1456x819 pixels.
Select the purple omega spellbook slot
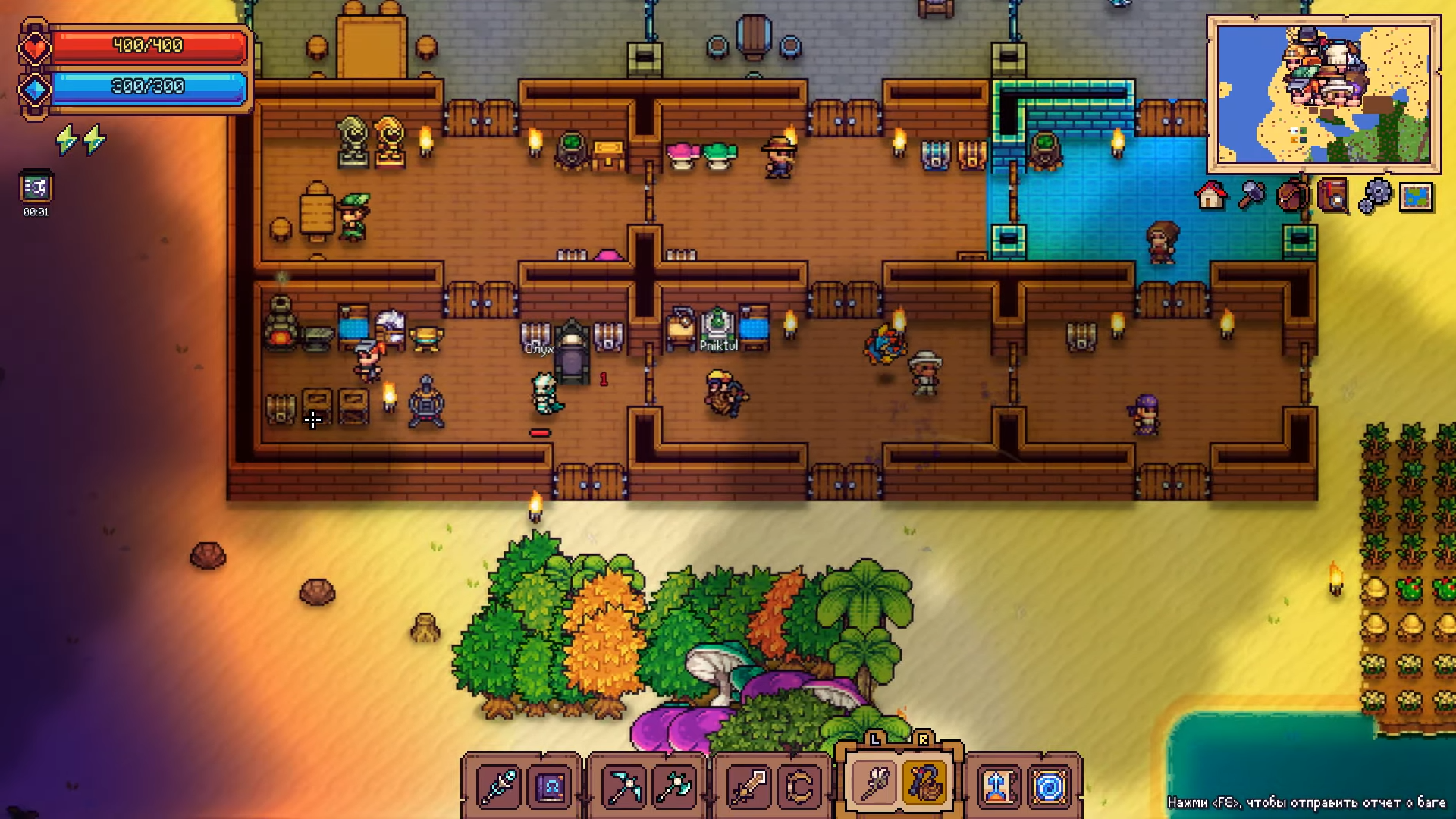click(x=550, y=786)
